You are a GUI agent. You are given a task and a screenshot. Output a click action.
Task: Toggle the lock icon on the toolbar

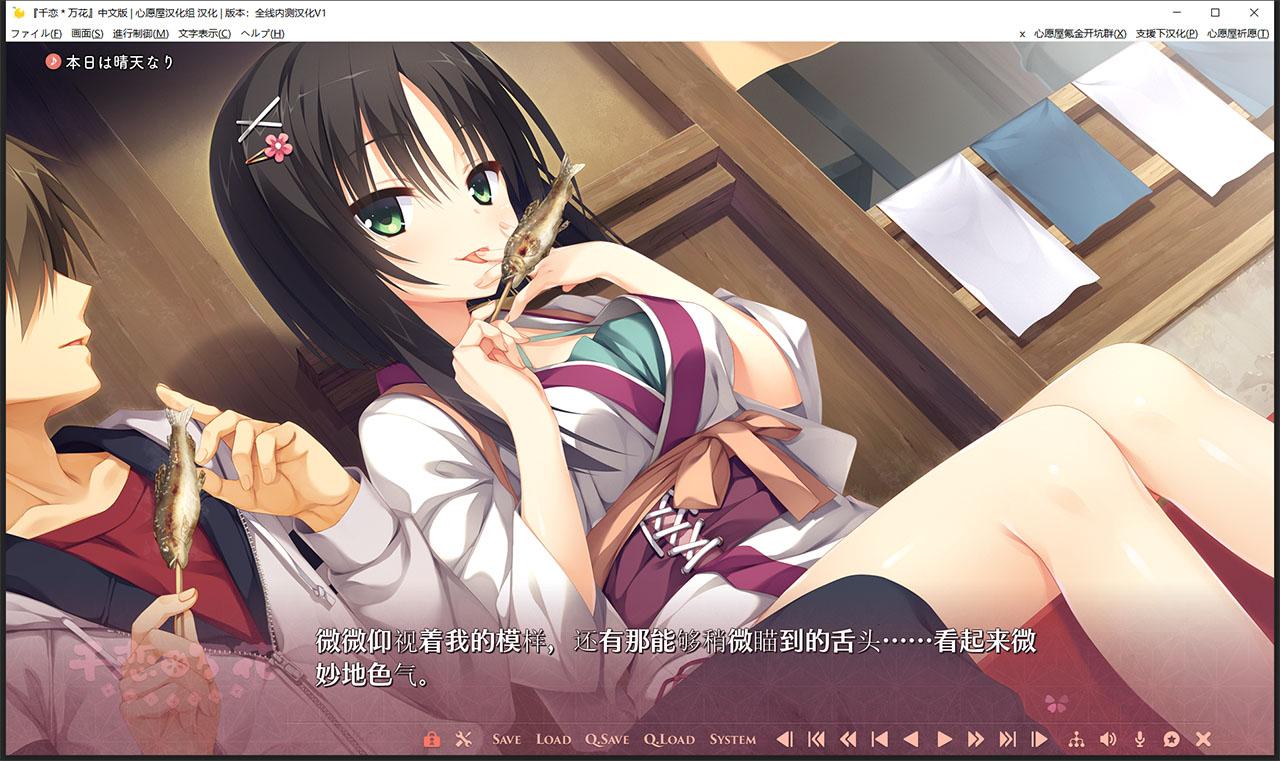click(432, 740)
